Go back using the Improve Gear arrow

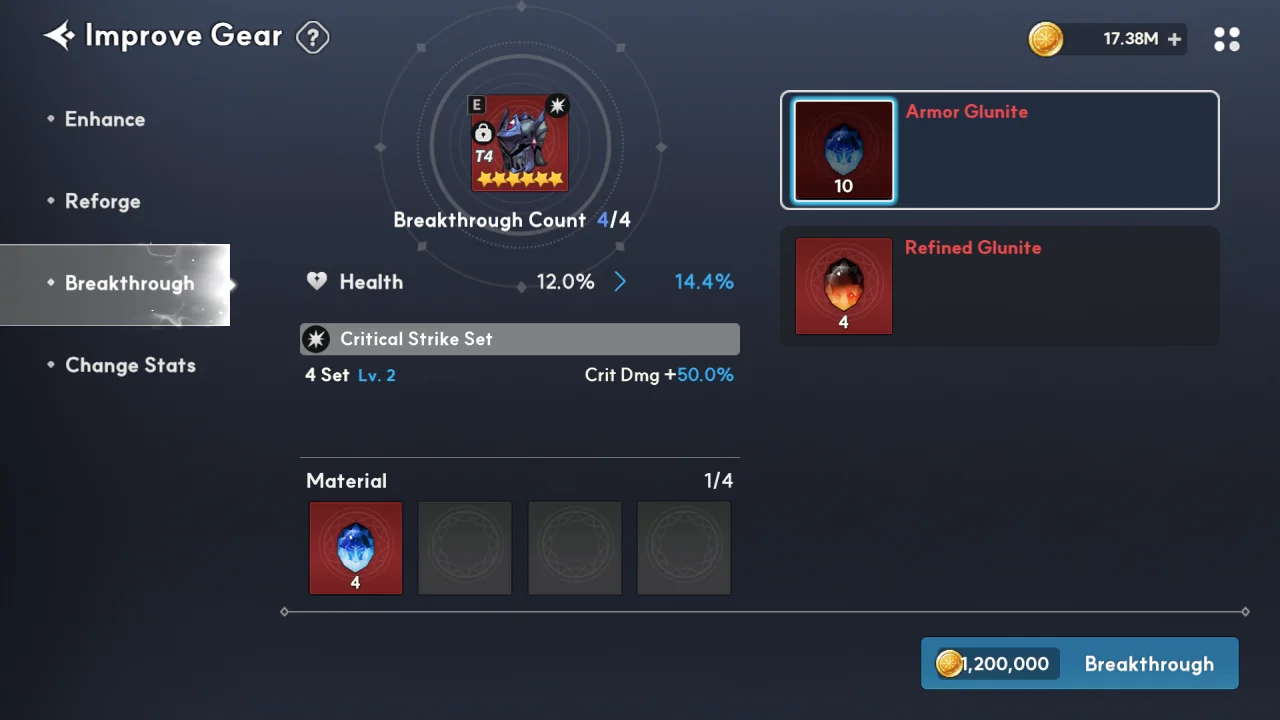pyautogui.click(x=59, y=37)
